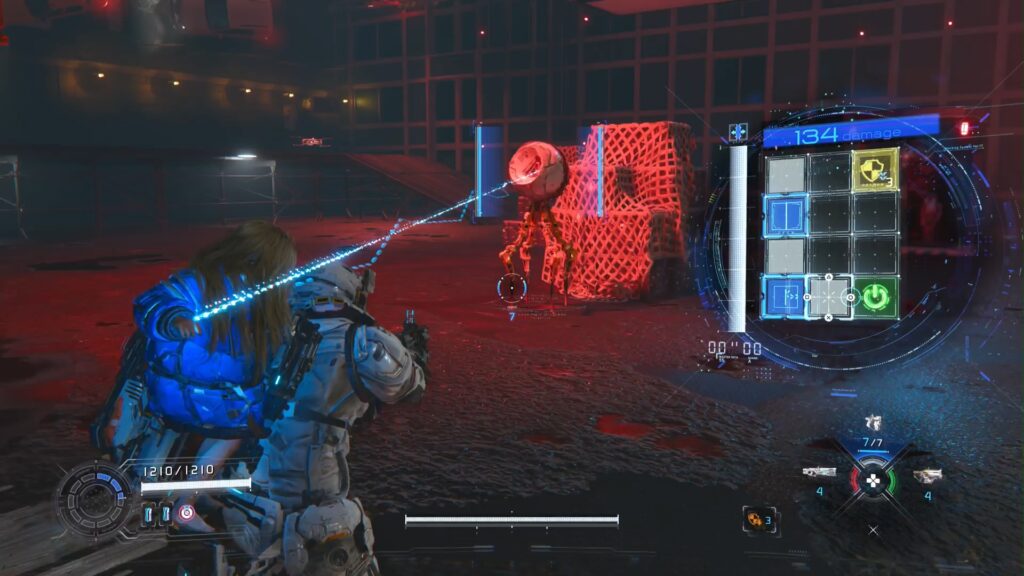This screenshot has width=1024, height=576.
Task: Click the circular gauge beside the health bar
Action: (x=93, y=498)
